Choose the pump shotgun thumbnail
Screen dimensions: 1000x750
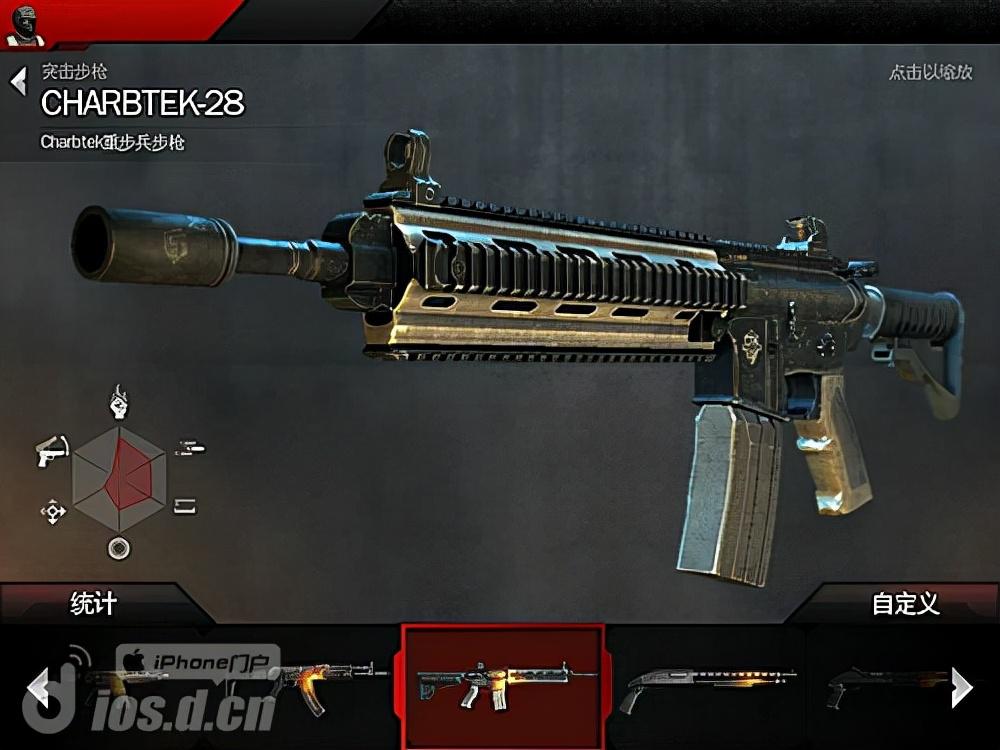706,686
